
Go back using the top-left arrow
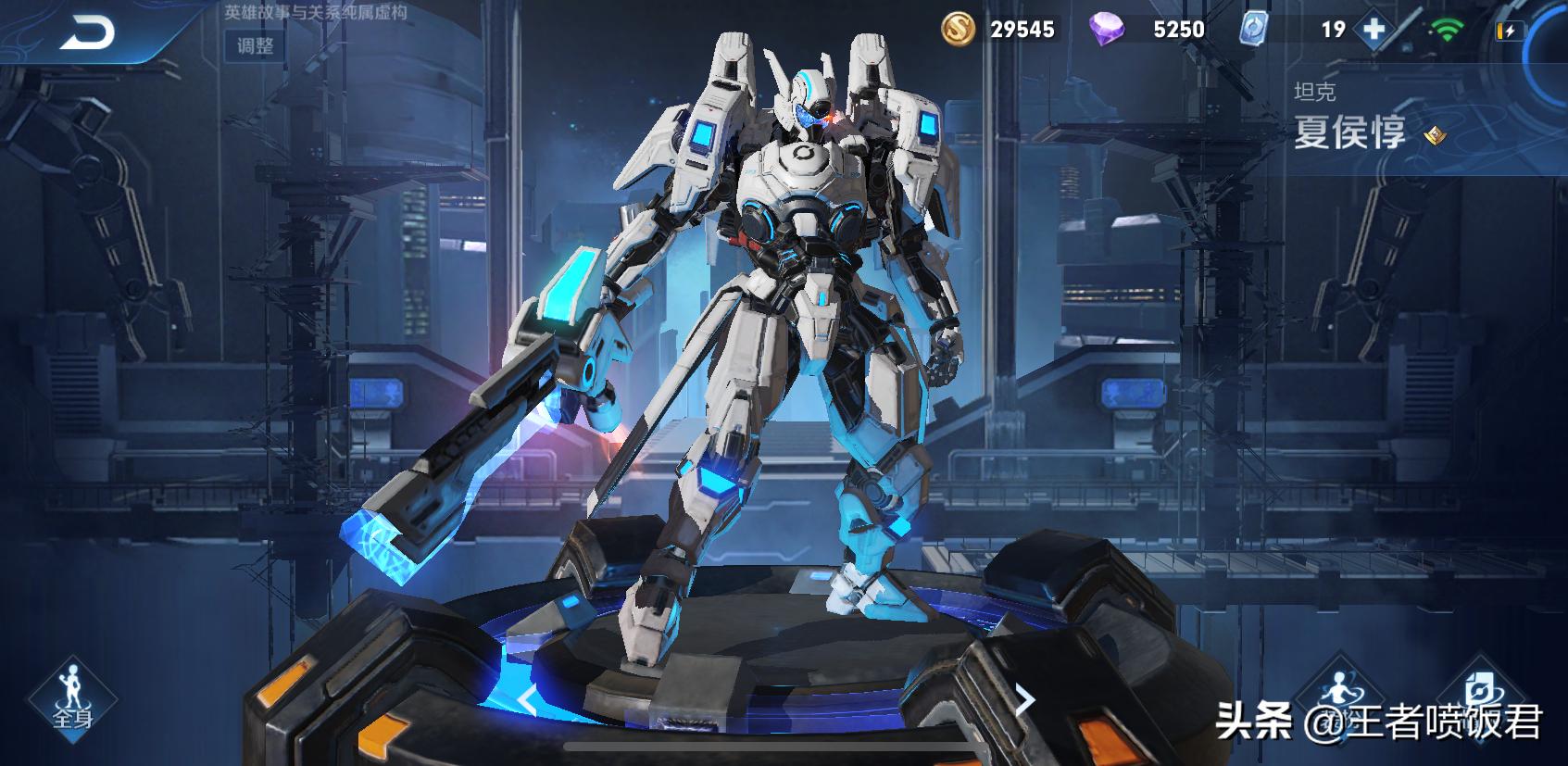tap(88, 34)
